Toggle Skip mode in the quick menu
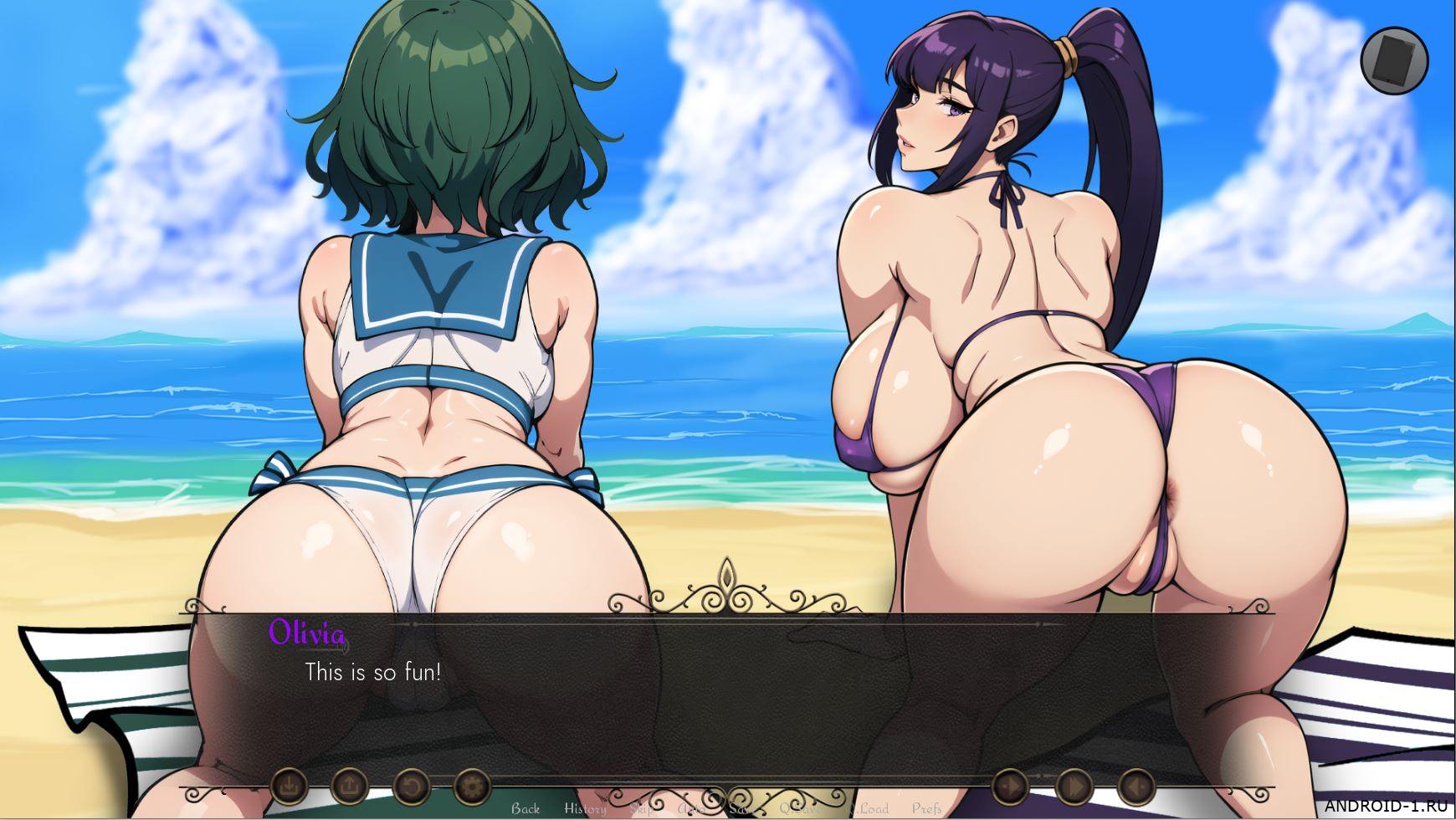The height and width of the screenshot is (820, 1456). point(642,808)
